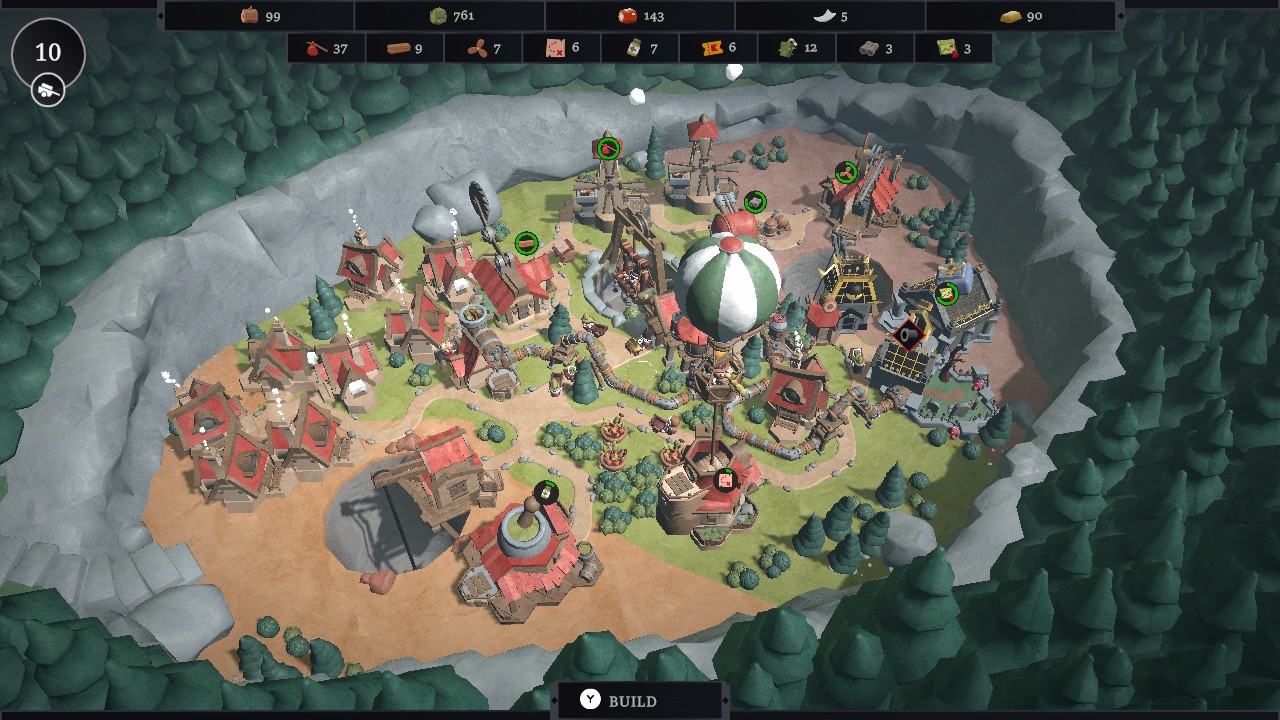Choose the jar marker above the round red building
The height and width of the screenshot is (720, 1280).
546,492
